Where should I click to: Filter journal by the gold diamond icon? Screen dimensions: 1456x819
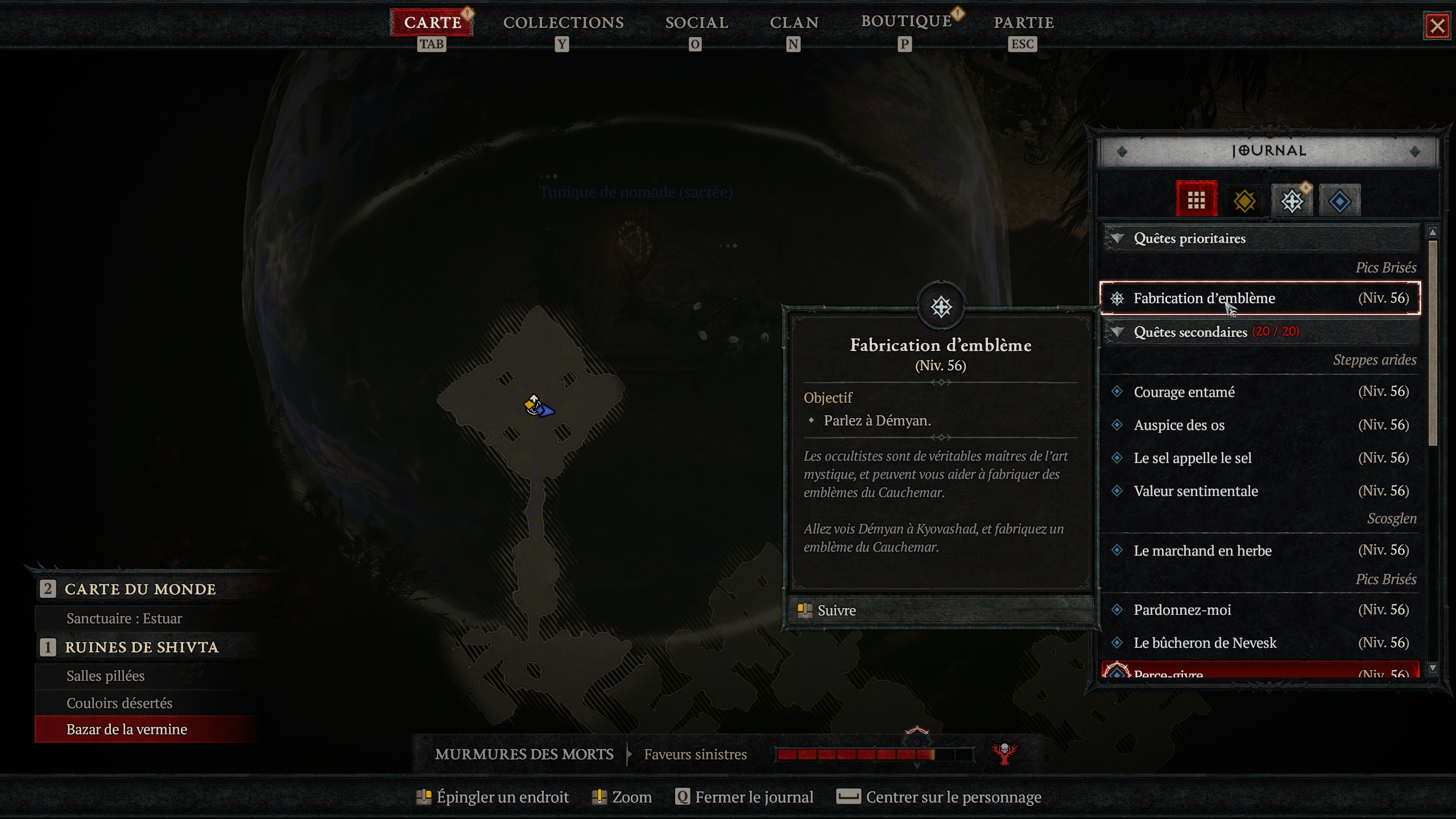pos(1244,201)
